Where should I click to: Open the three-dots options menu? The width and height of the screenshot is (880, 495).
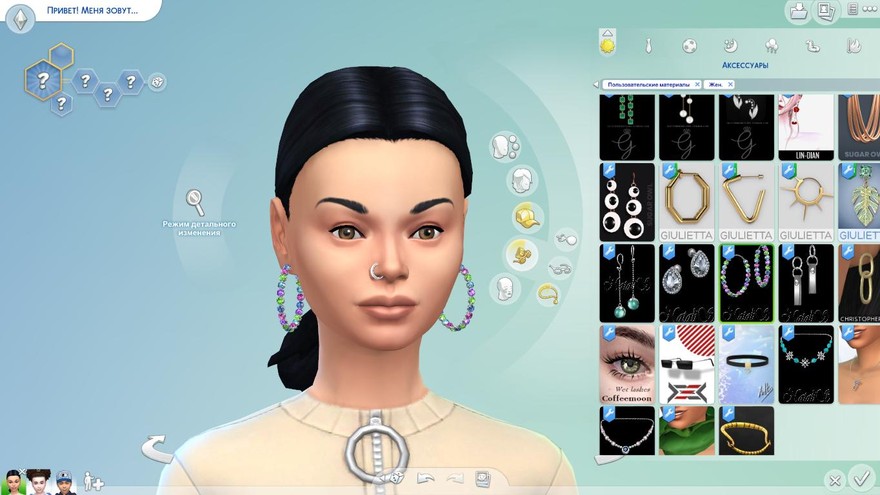tap(852, 10)
